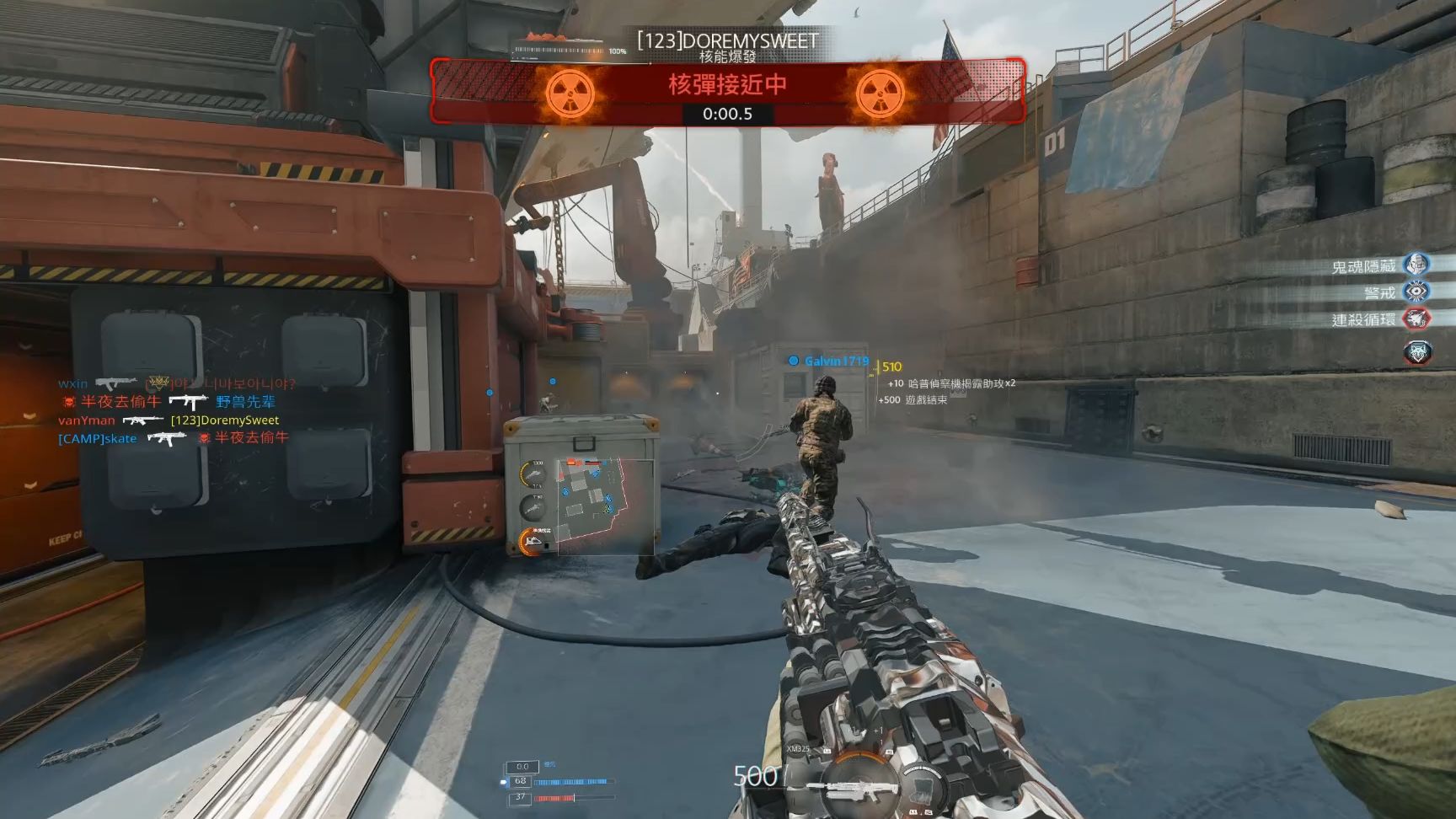1456x819 pixels.
Task: Click the 核彈接近中 nuke warning banner
Action: 727,91
